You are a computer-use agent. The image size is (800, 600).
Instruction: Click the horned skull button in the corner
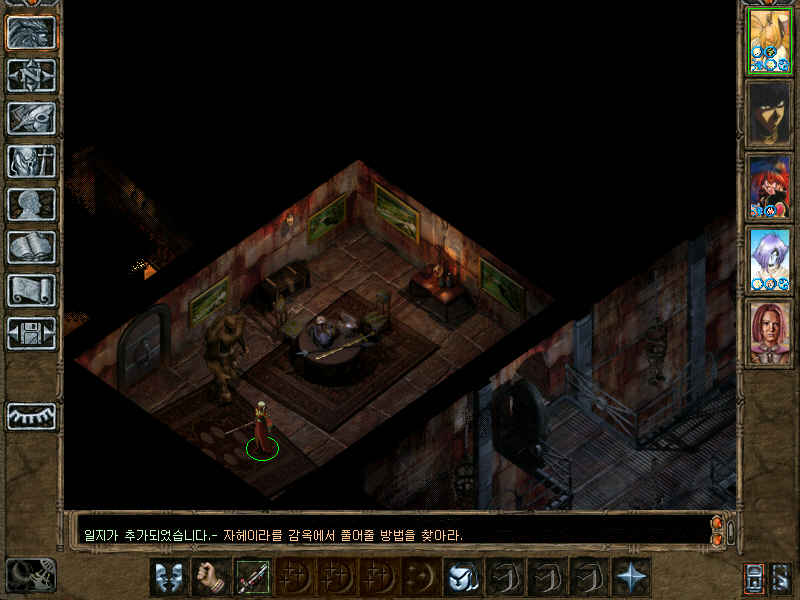(30, 575)
